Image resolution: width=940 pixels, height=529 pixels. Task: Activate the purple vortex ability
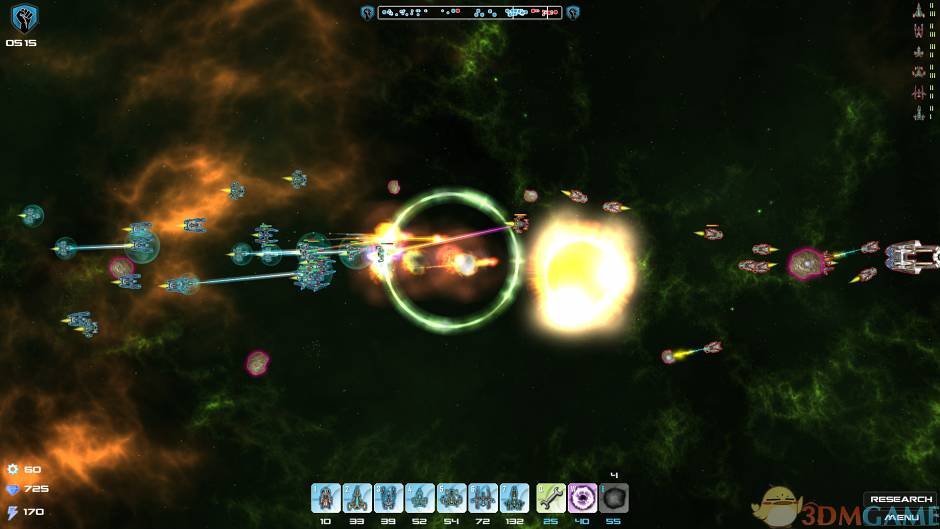[x=583, y=498]
